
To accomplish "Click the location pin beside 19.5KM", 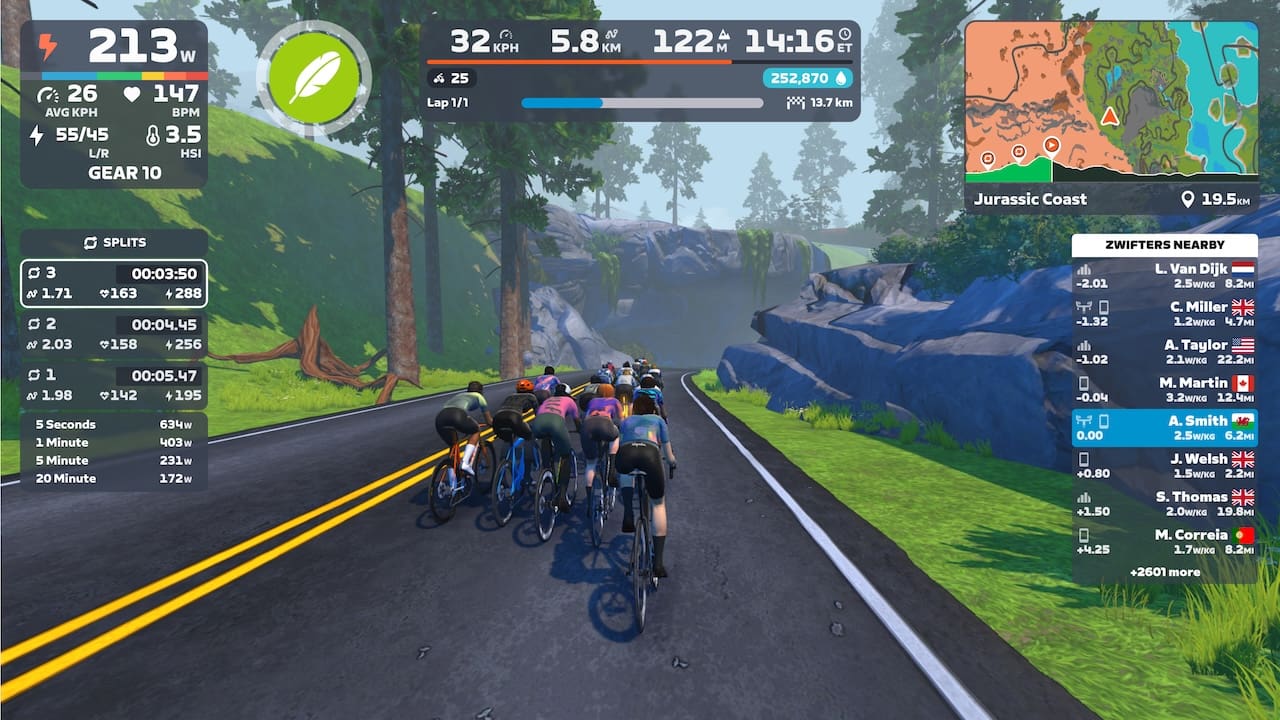I will click(1188, 199).
